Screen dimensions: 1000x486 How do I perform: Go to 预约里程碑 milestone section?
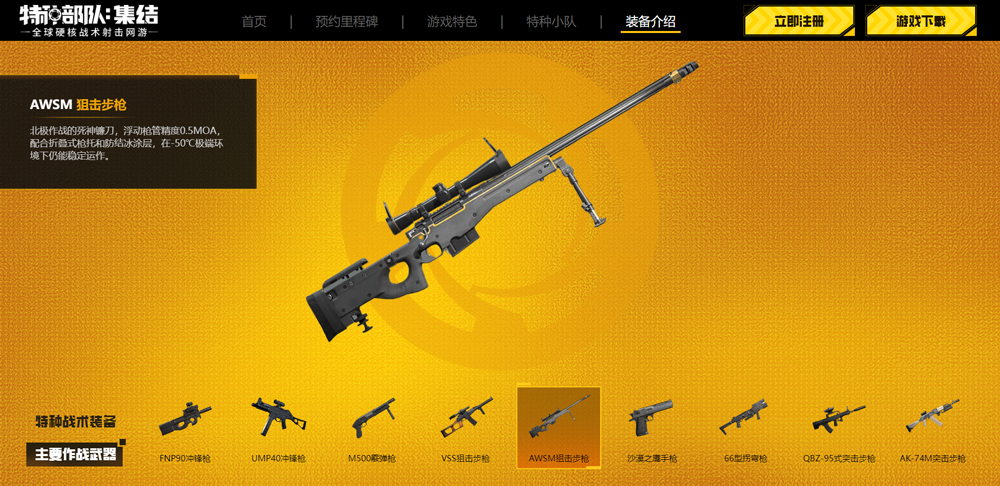[x=347, y=21]
